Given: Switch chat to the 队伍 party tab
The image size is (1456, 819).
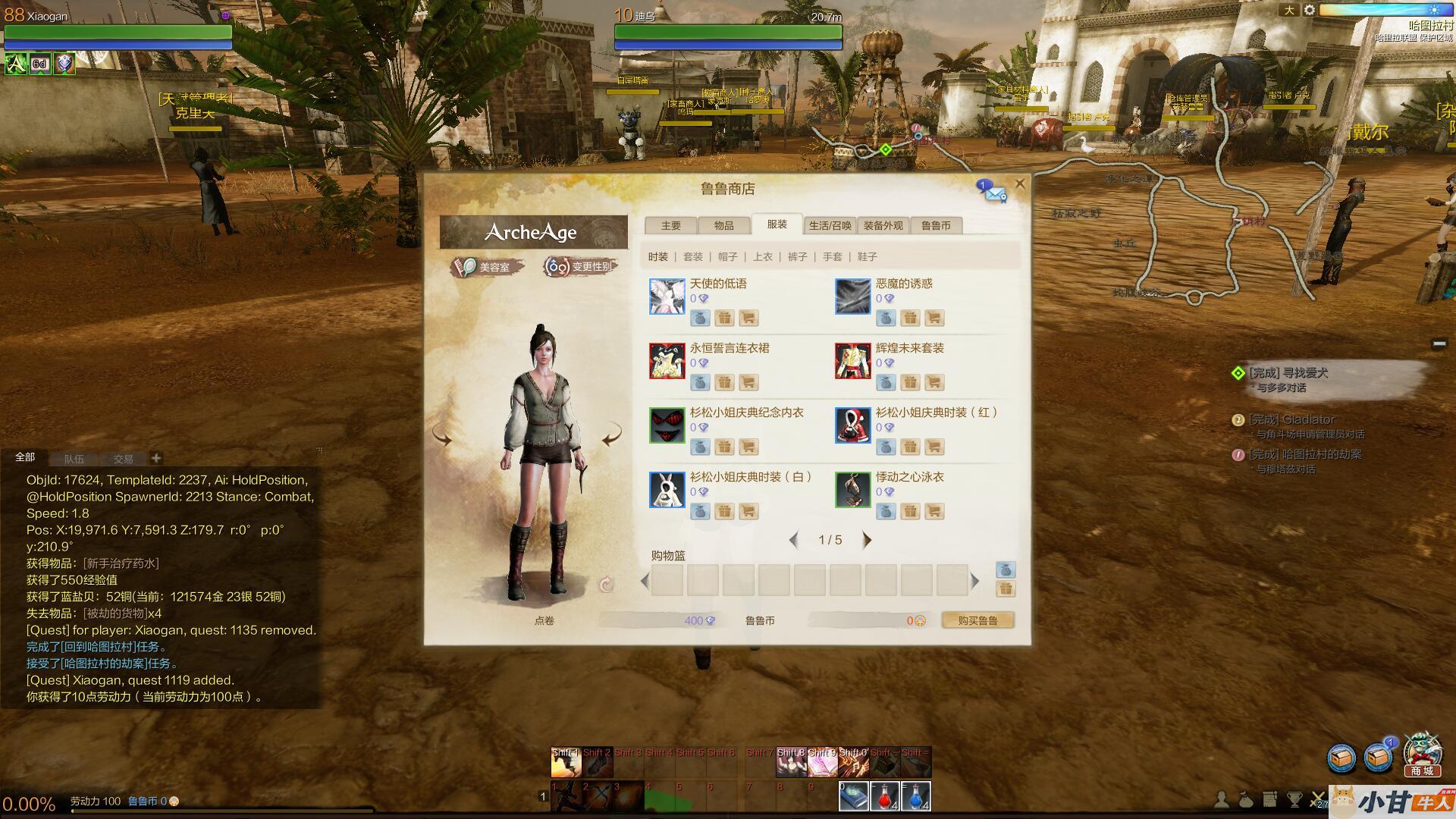Looking at the screenshot, I should (74, 459).
